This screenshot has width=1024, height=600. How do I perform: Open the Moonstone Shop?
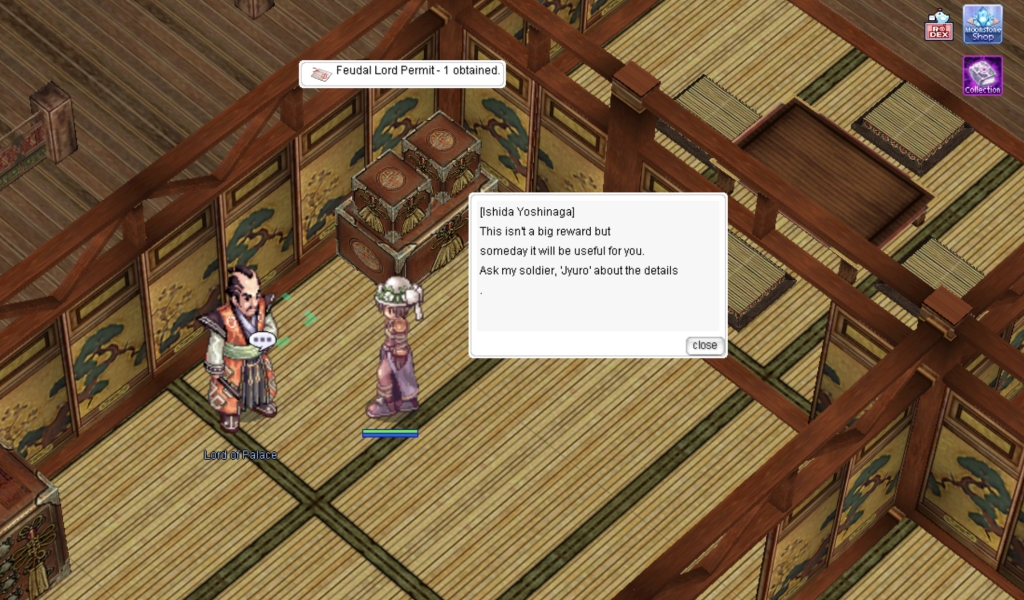tap(982, 24)
